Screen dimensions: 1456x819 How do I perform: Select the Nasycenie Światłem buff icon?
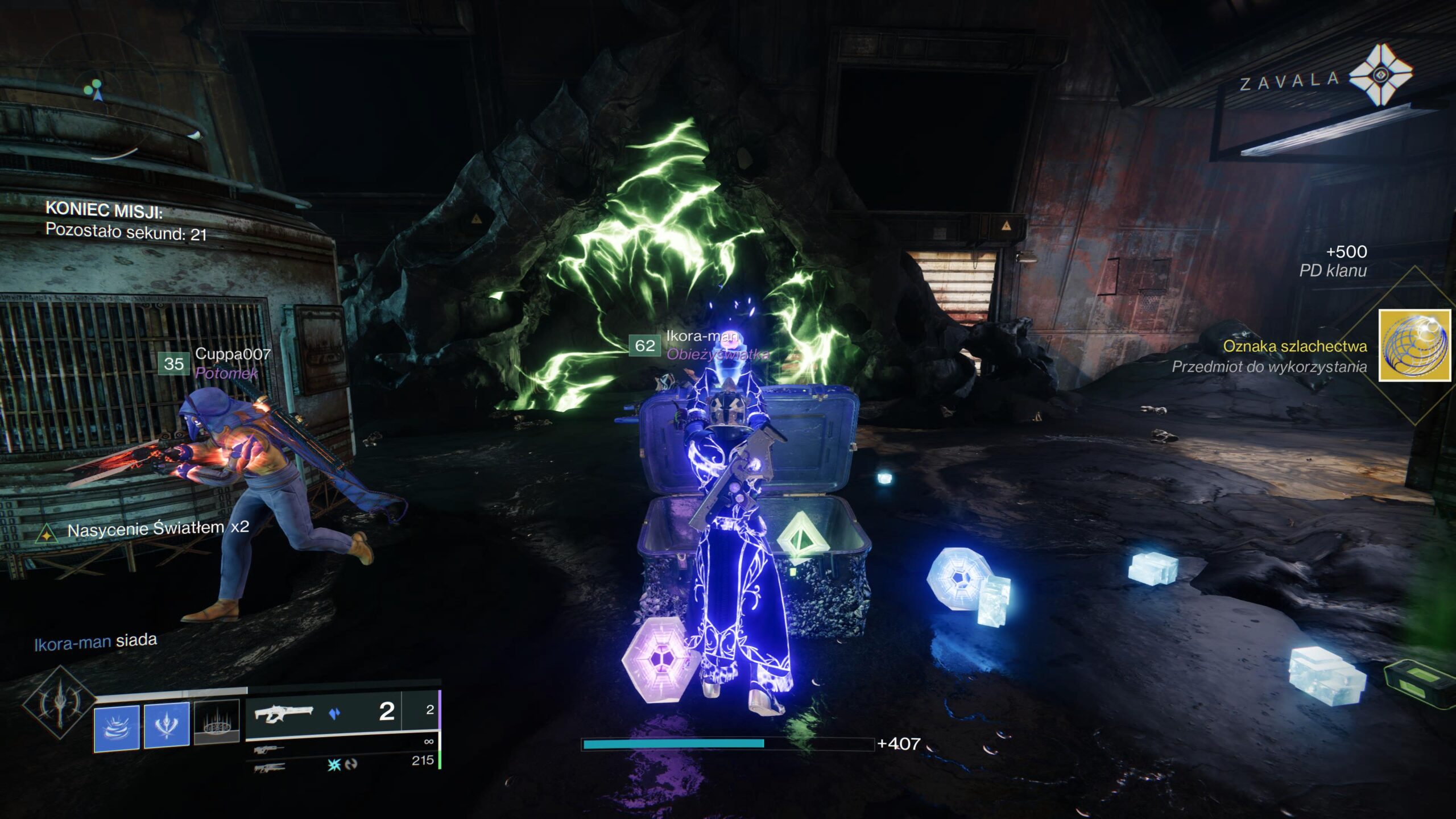click(46, 534)
